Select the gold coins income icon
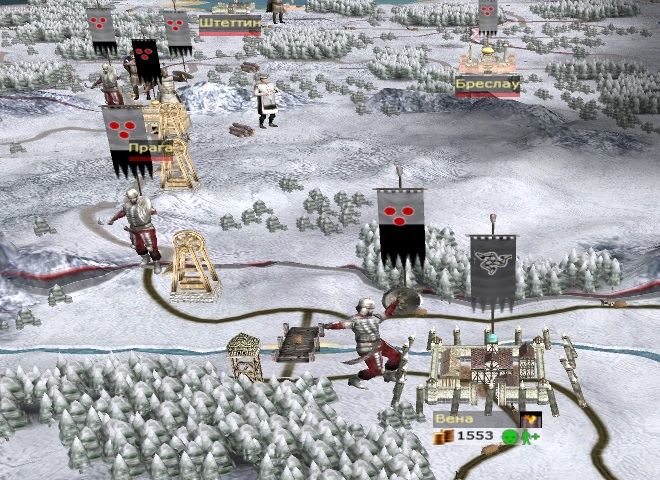 click(443, 438)
